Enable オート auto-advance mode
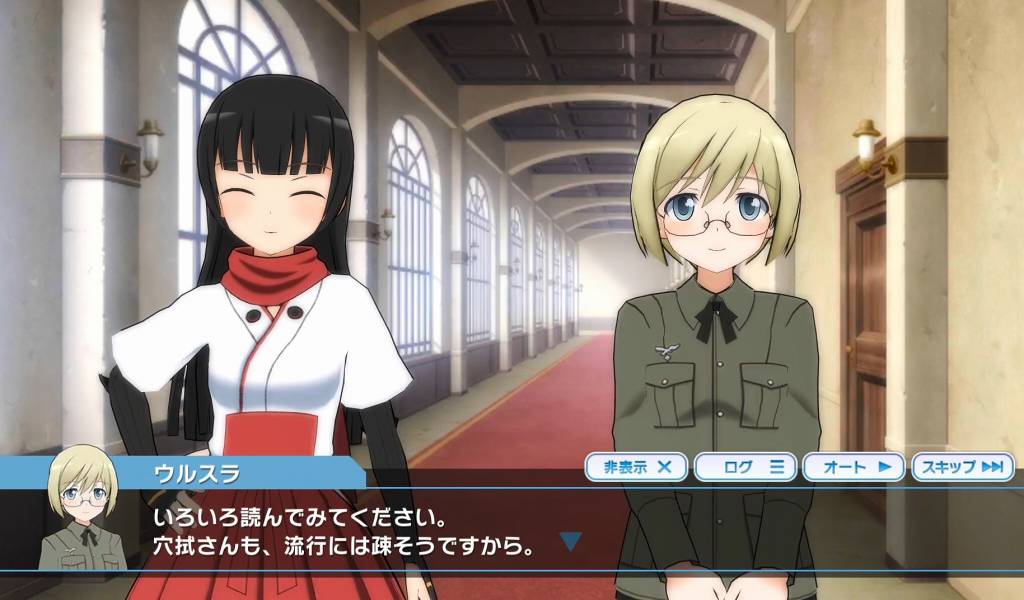This screenshot has height=600, width=1024. (x=854, y=467)
